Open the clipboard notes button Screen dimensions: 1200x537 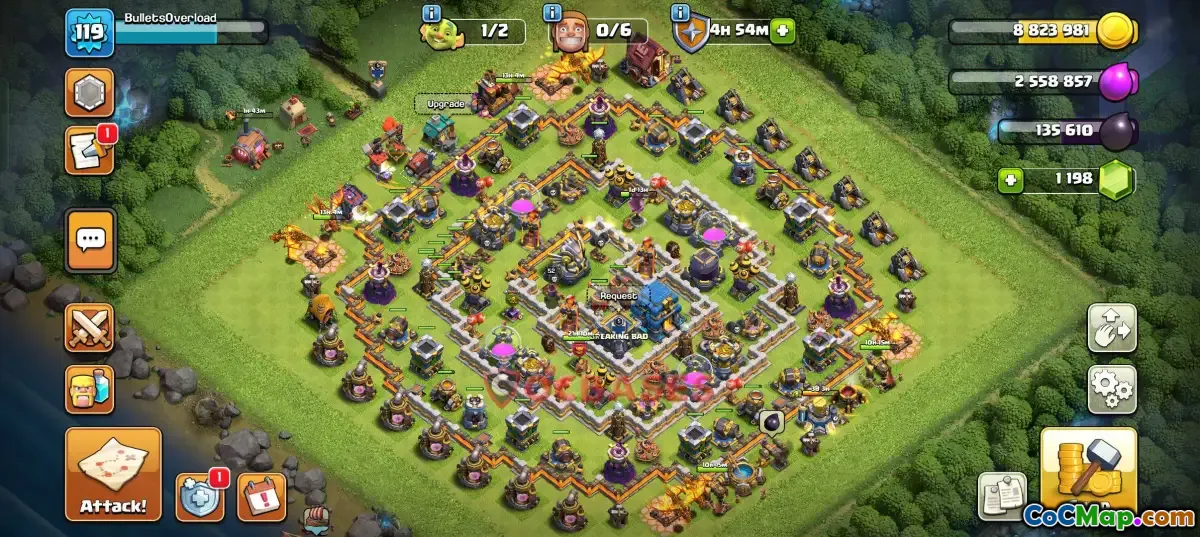[1001, 497]
